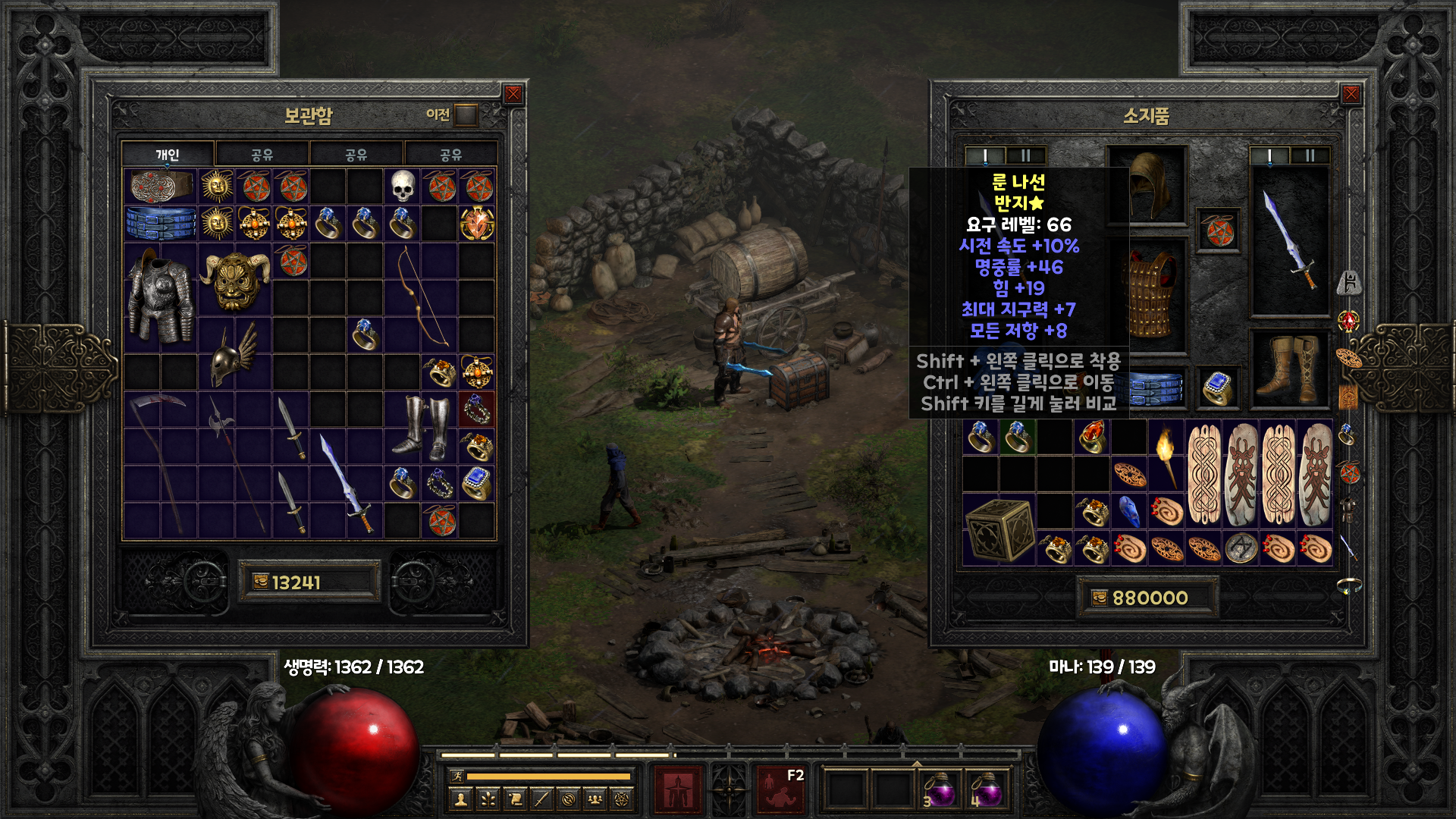Open the character screen from the mini panel

pyautogui.click(x=460, y=799)
